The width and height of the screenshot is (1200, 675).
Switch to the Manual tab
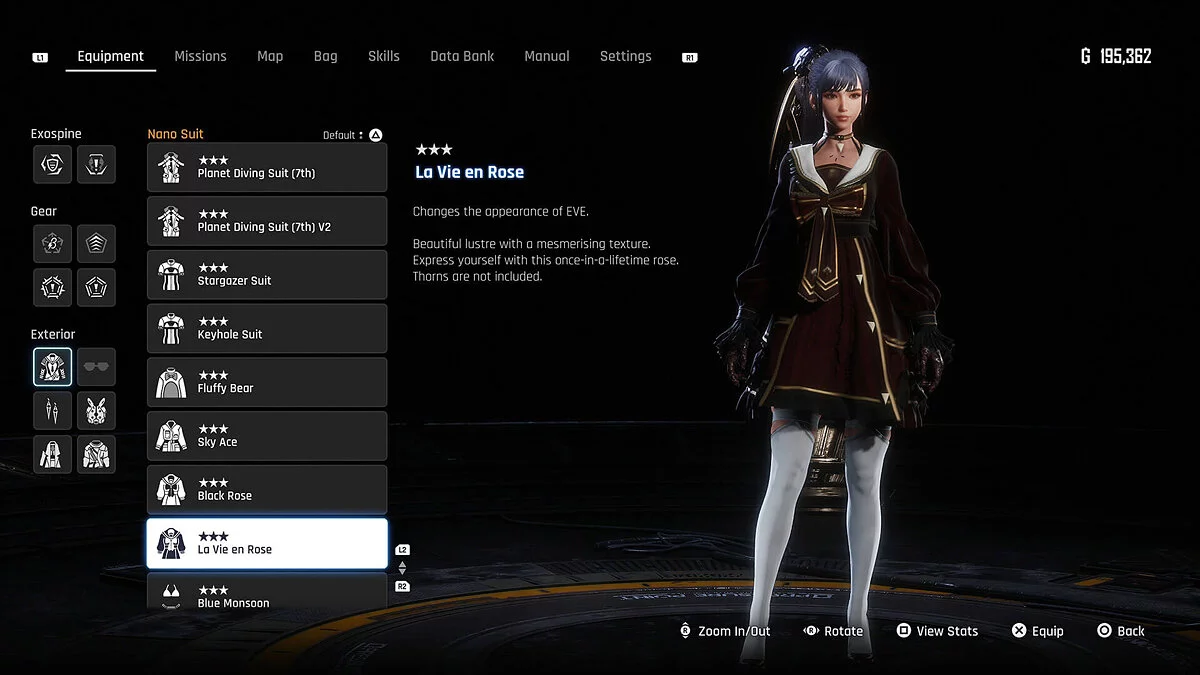click(547, 57)
